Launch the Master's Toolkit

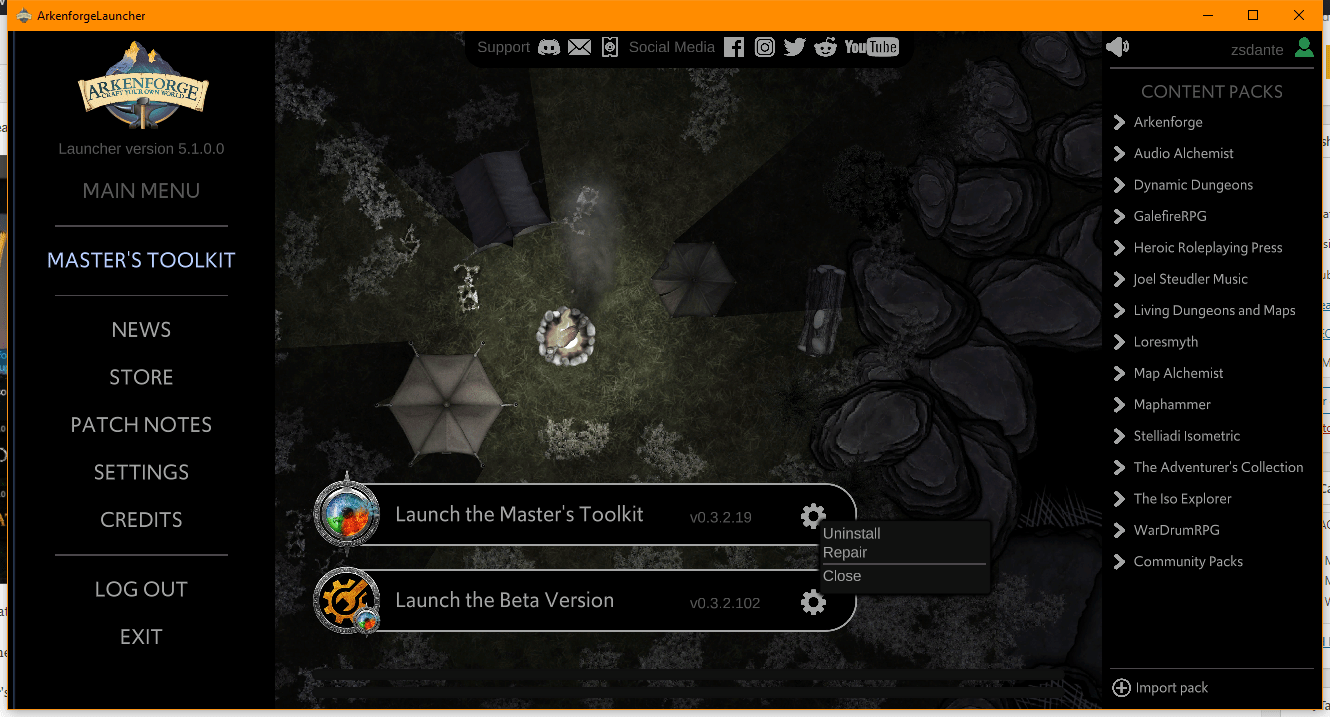(x=519, y=515)
